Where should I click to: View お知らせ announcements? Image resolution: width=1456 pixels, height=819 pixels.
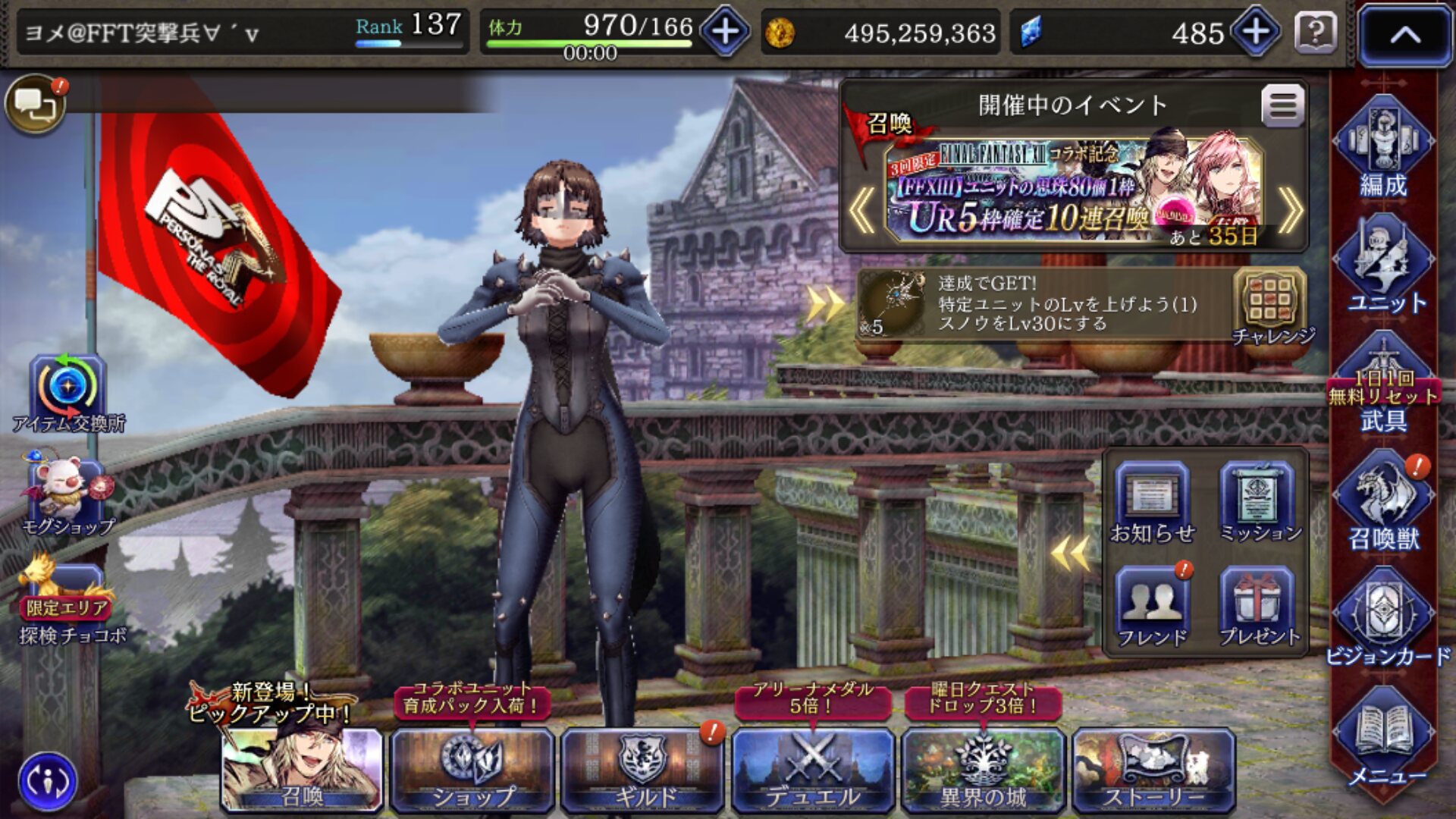pyautogui.click(x=1152, y=504)
